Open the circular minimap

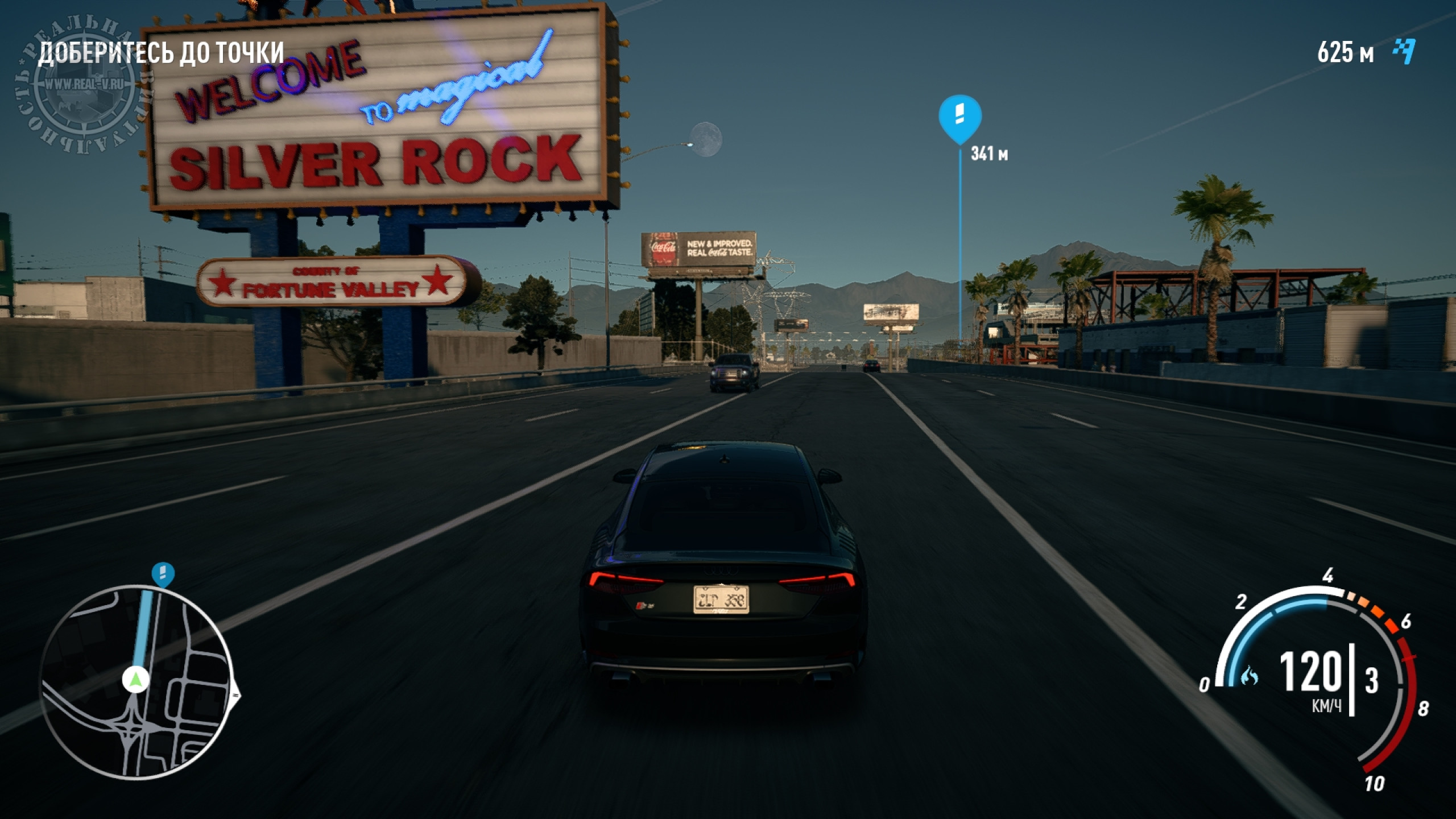(136, 682)
